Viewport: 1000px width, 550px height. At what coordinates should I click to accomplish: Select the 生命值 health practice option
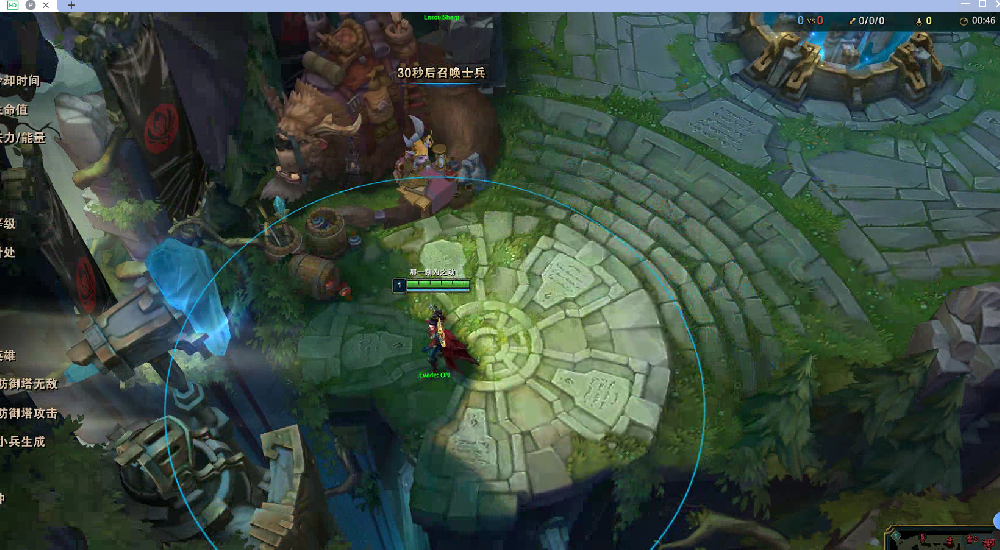pyautogui.click(x=14, y=109)
